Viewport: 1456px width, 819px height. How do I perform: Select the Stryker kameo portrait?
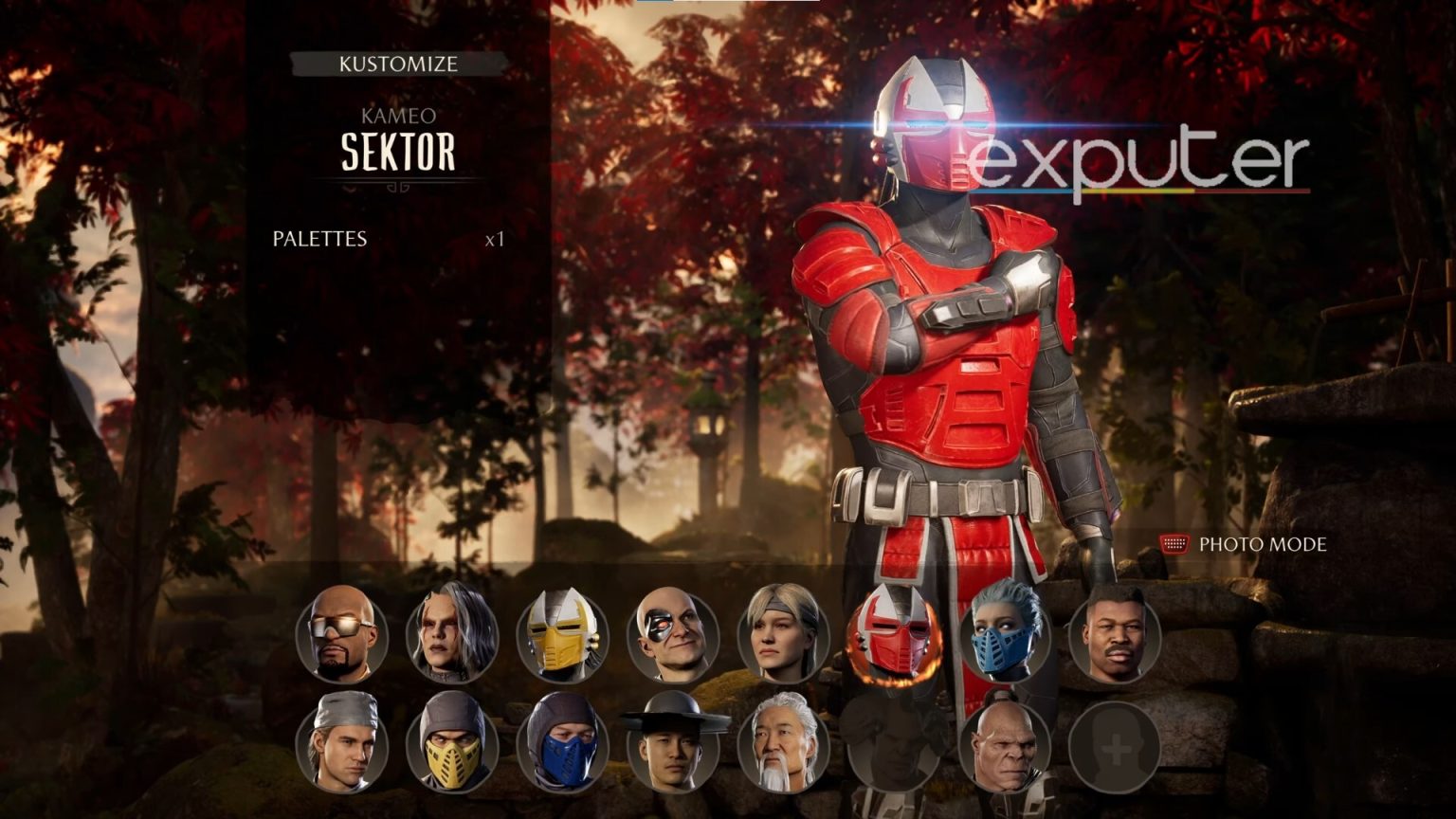point(341,747)
